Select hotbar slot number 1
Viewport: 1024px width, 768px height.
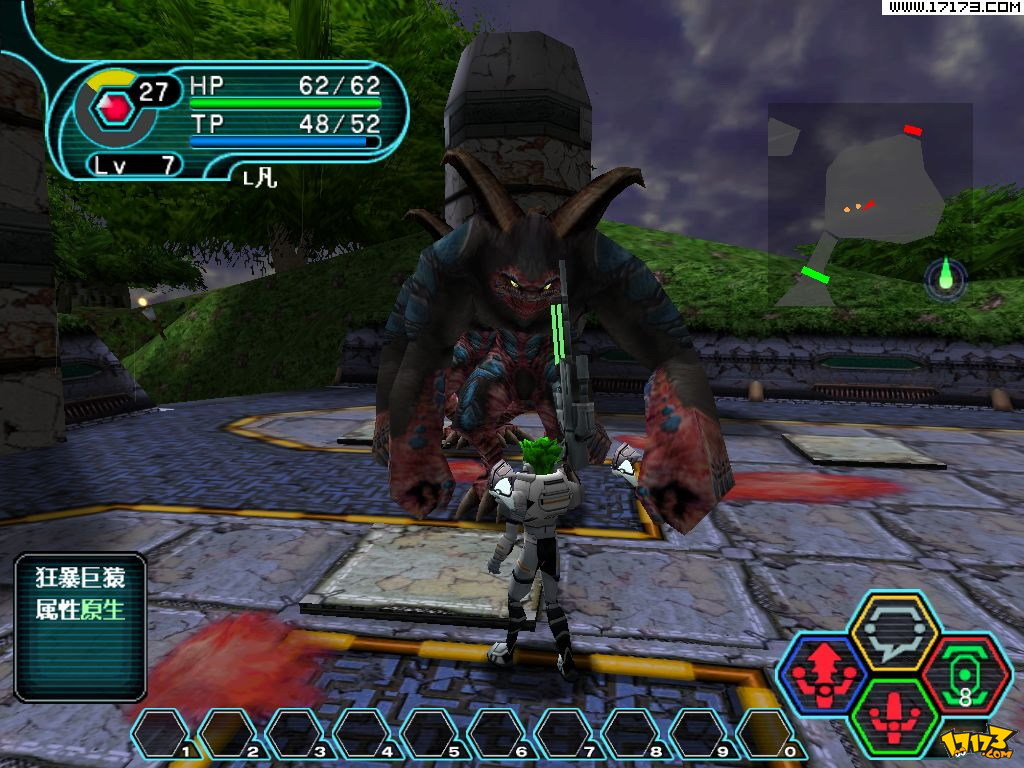click(163, 734)
